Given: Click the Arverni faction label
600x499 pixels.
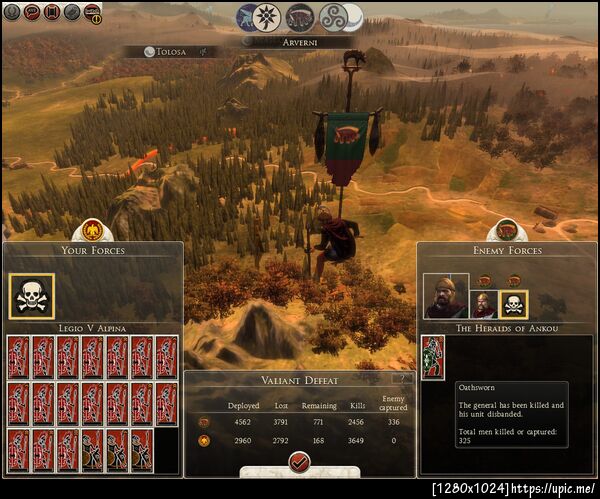Looking at the screenshot, I should [299, 42].
